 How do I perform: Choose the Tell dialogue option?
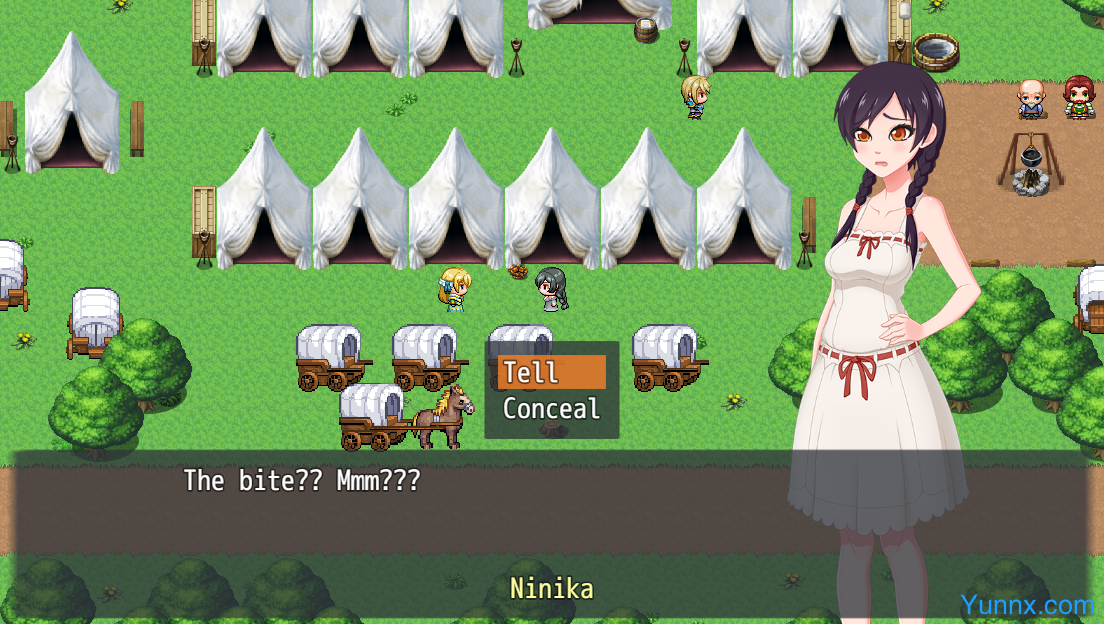551,373
